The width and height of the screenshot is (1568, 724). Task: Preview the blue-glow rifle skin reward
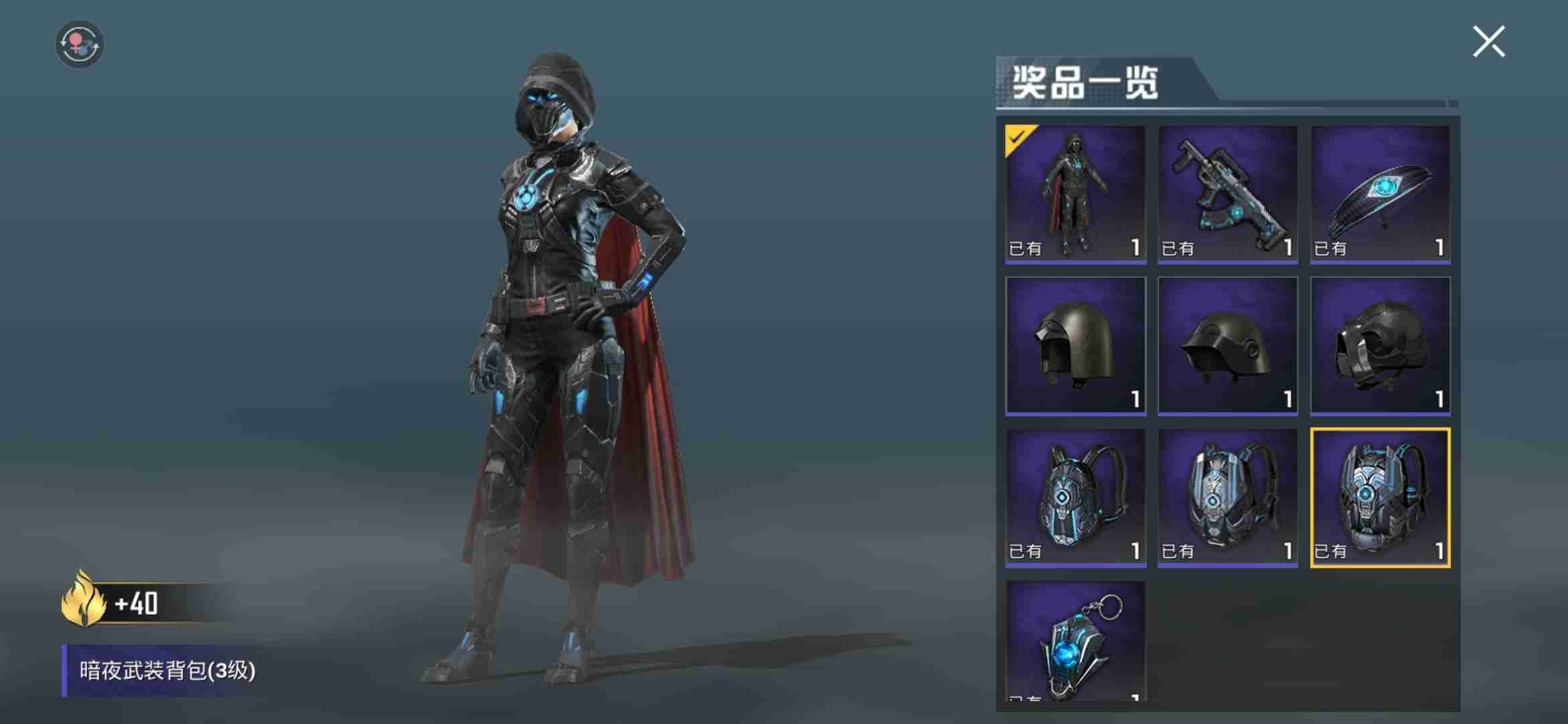pyautogui.click(x=1228, y=194)
